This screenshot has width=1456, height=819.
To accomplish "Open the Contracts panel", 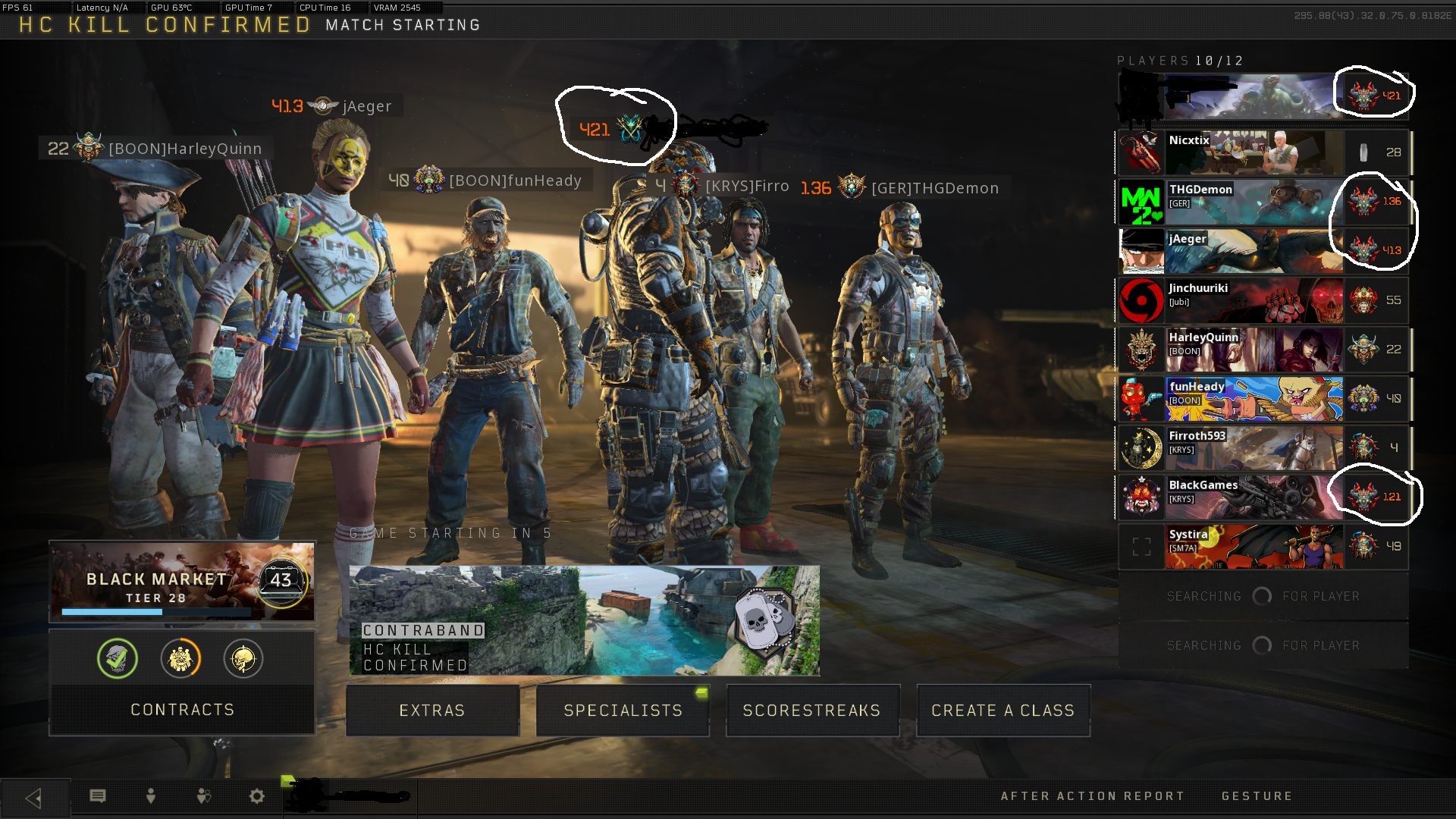I will (x=182, y=710).
